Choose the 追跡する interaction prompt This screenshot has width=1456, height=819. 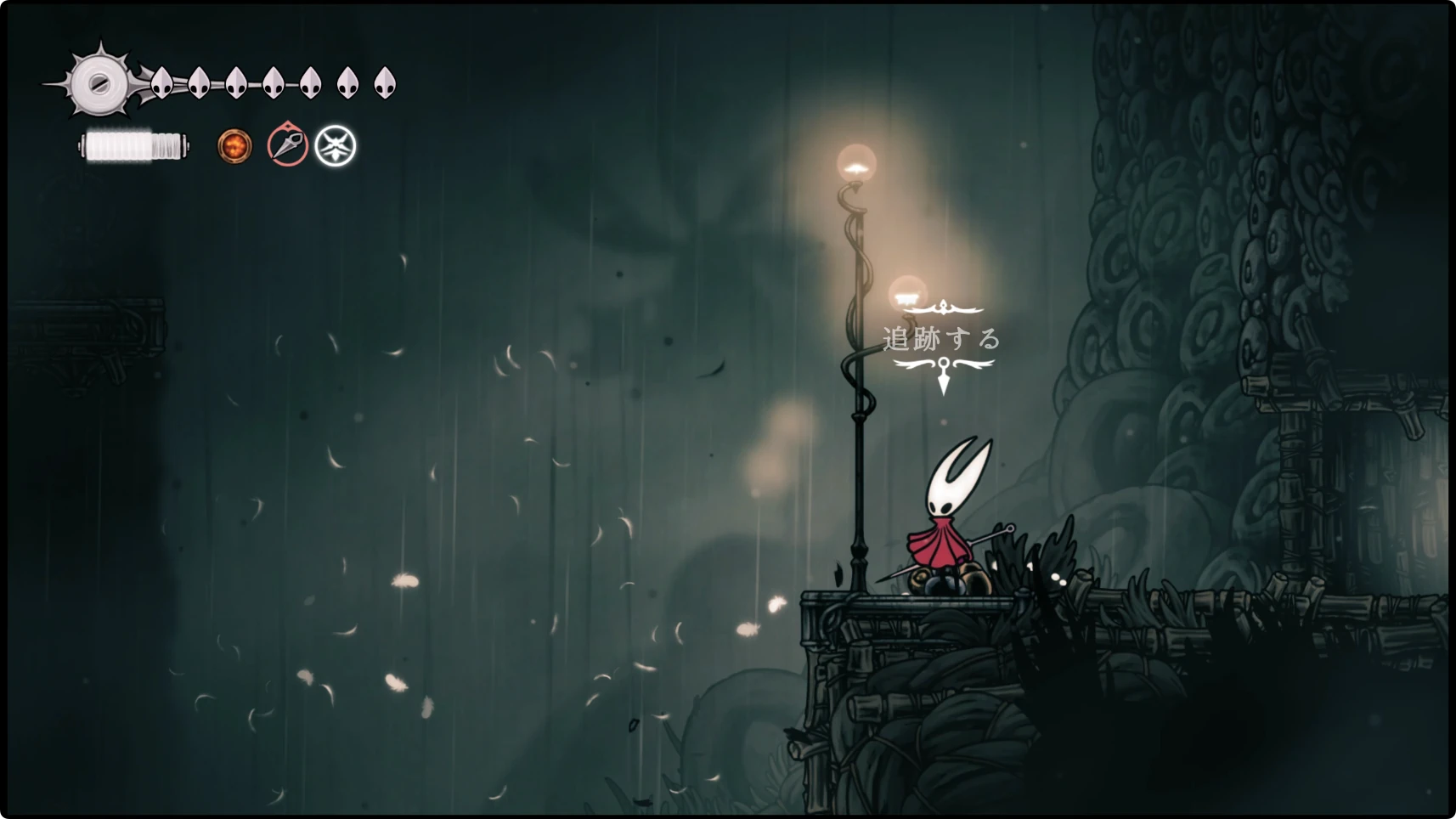coord(942,340)
